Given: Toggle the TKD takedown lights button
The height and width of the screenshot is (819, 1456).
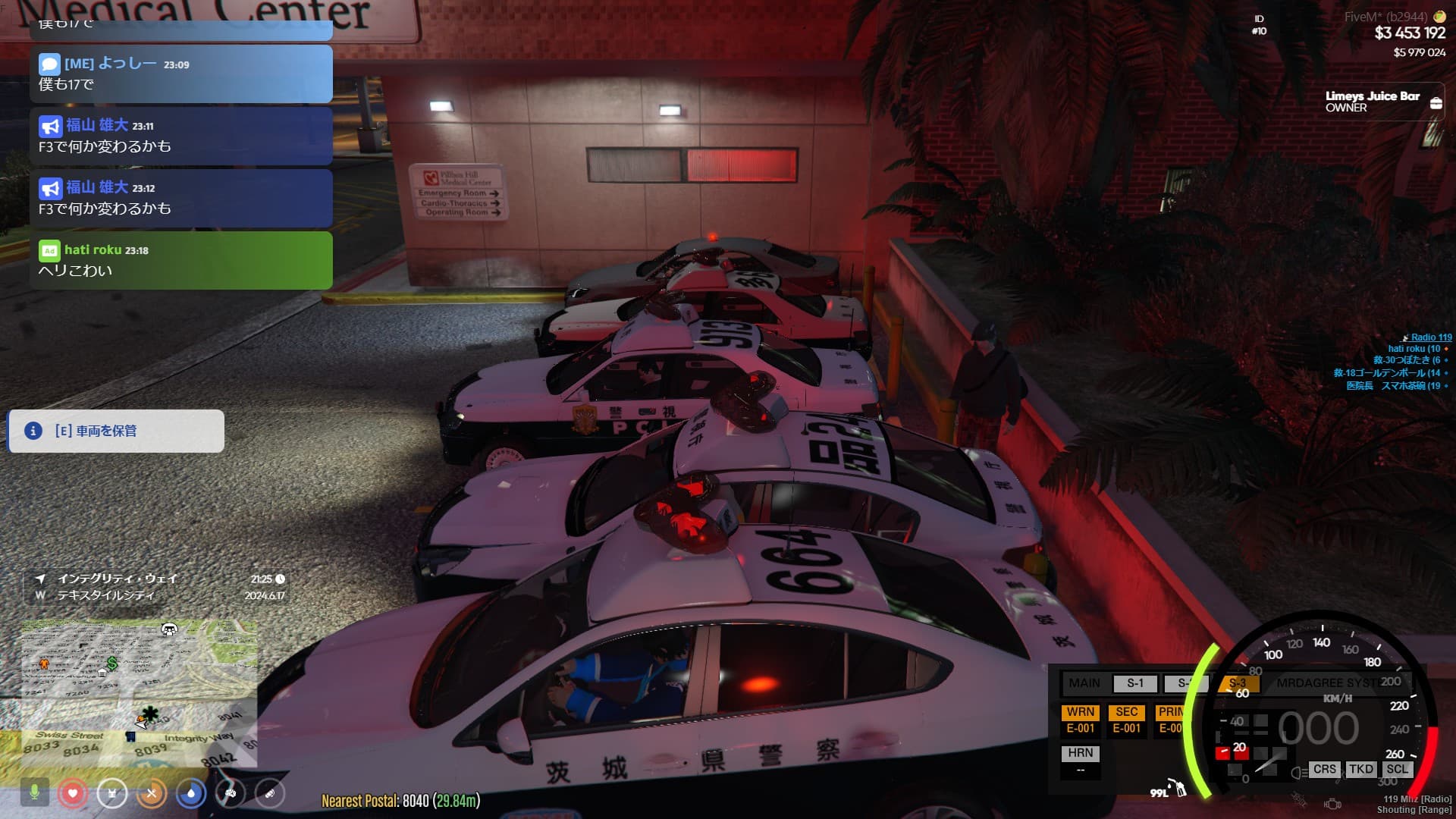Looking at the screenshot, I should click(x=1360, y=769).
